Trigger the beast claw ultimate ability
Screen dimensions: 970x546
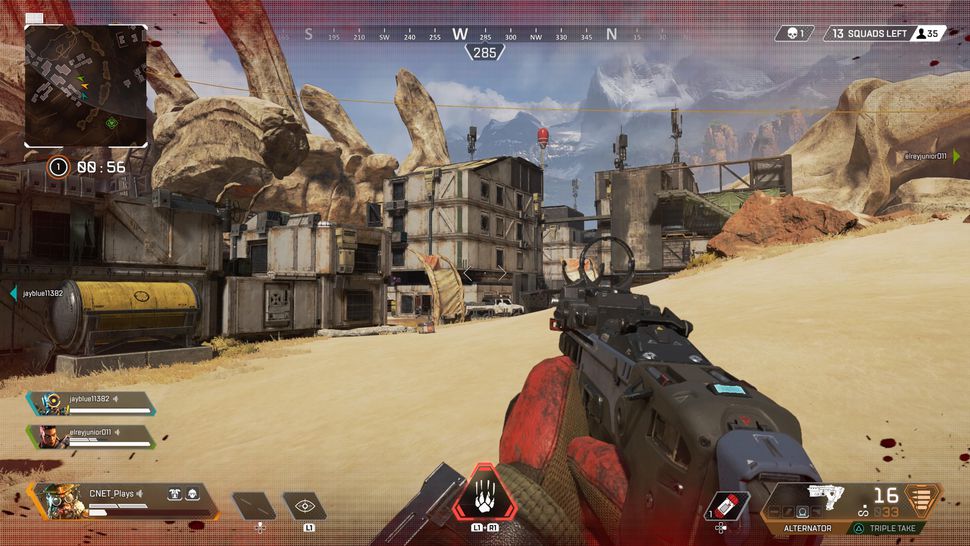pos(485,496)
